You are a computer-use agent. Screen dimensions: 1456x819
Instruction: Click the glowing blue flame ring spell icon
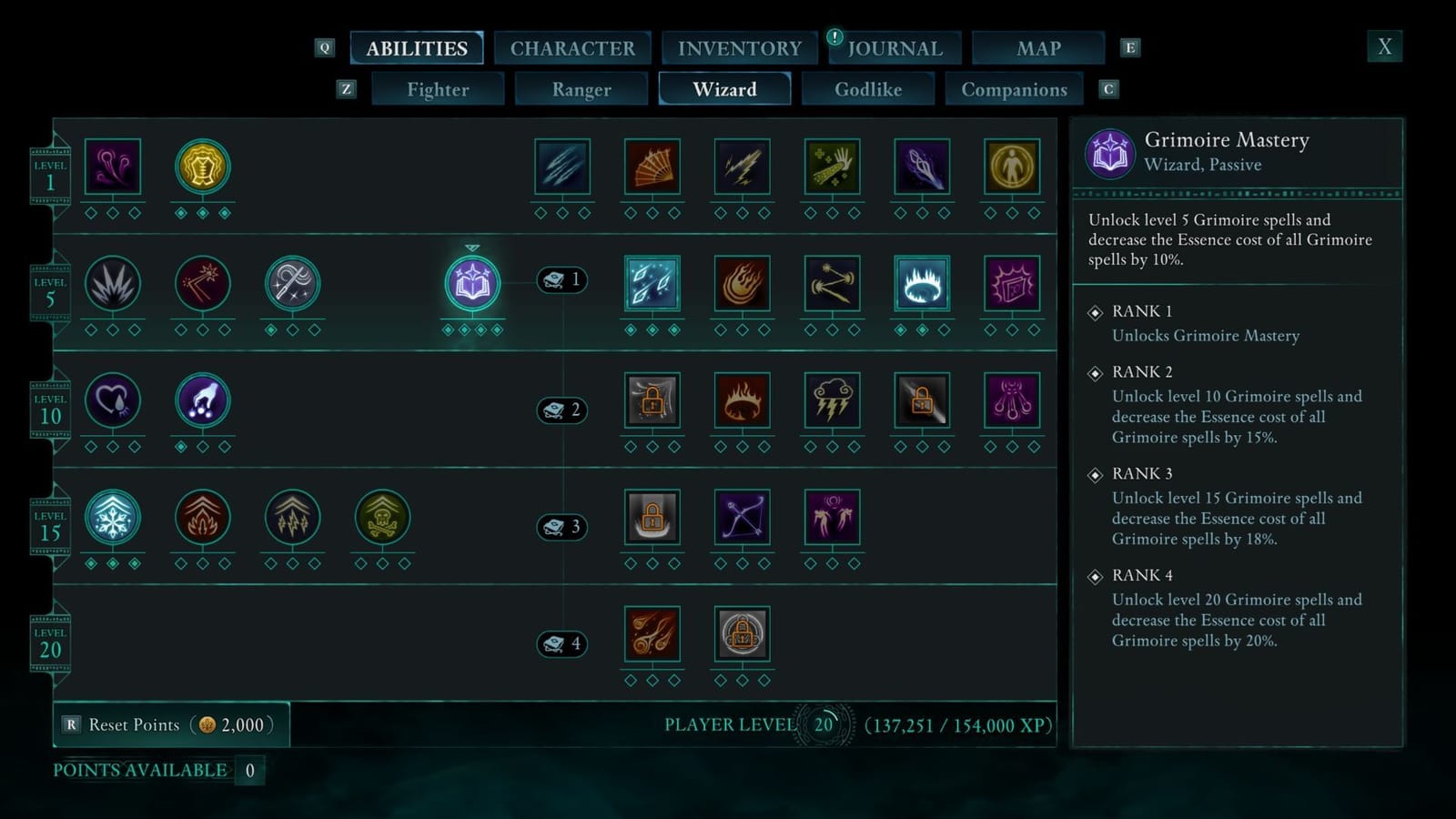tap(922, 283)
